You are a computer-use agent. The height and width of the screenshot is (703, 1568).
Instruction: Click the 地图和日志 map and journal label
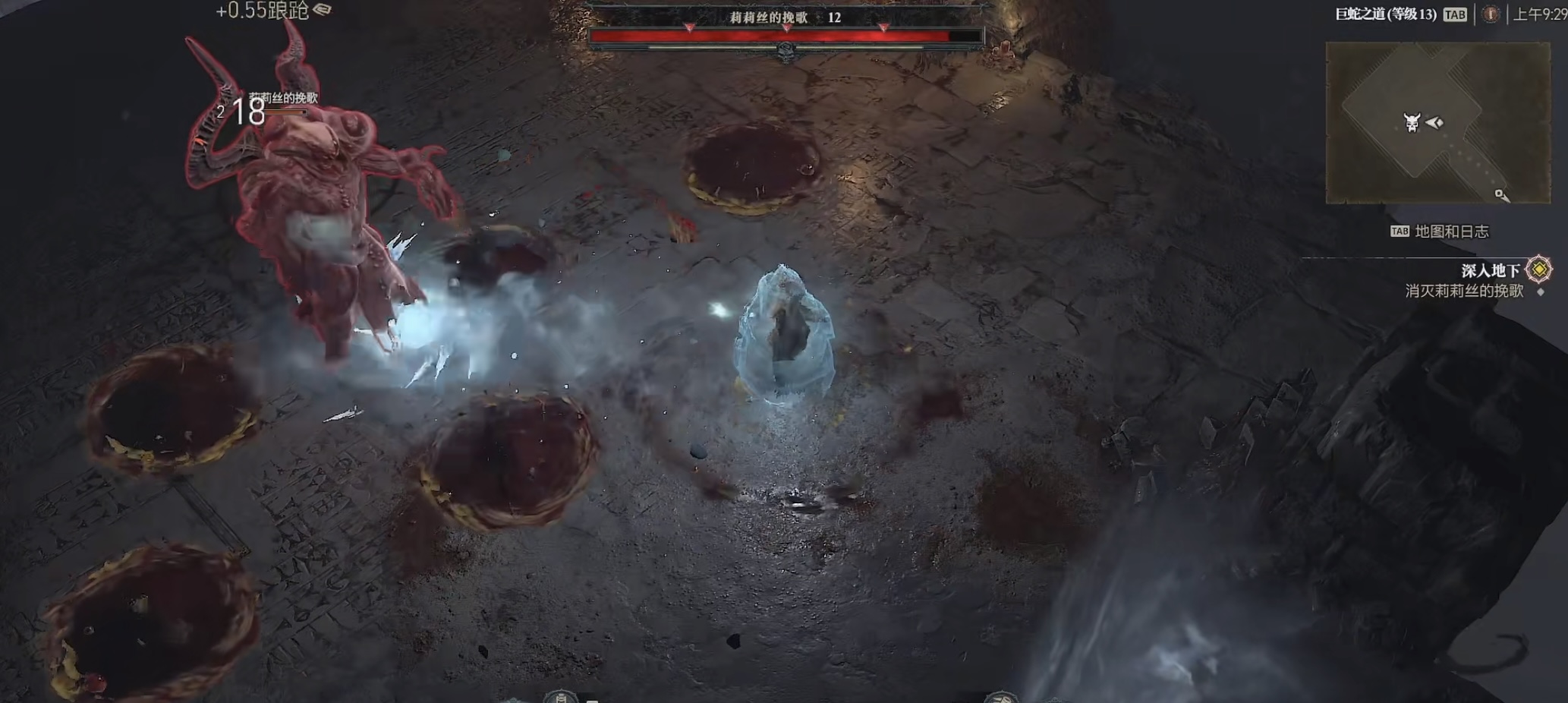tap(1451, 232)
